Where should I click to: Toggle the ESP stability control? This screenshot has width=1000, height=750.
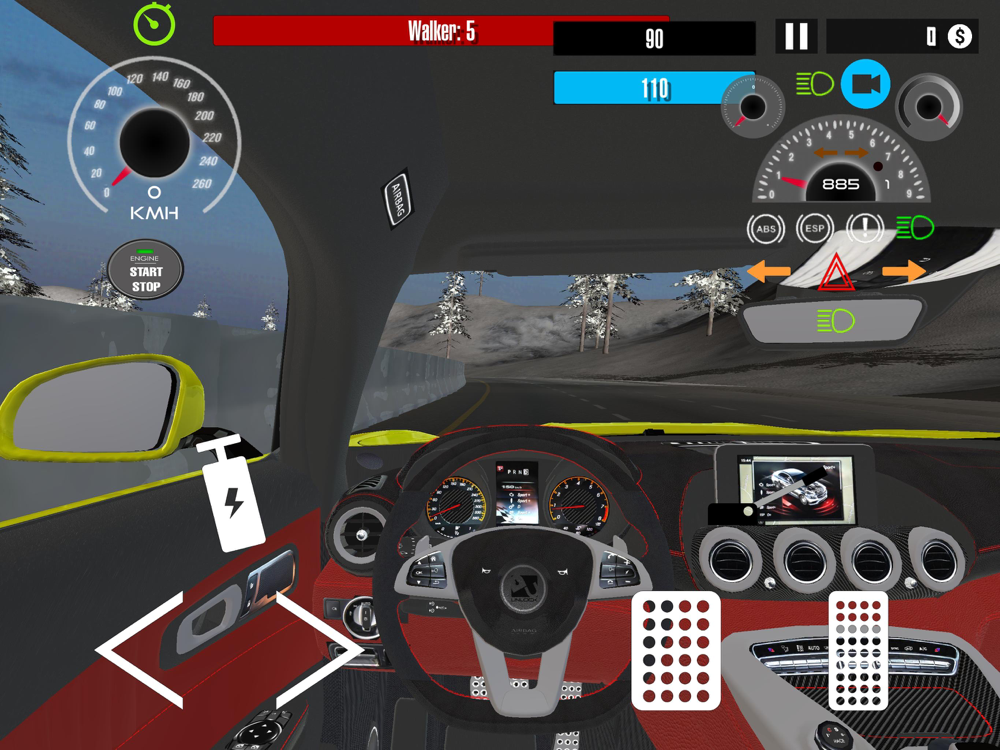tap(815, 229)
